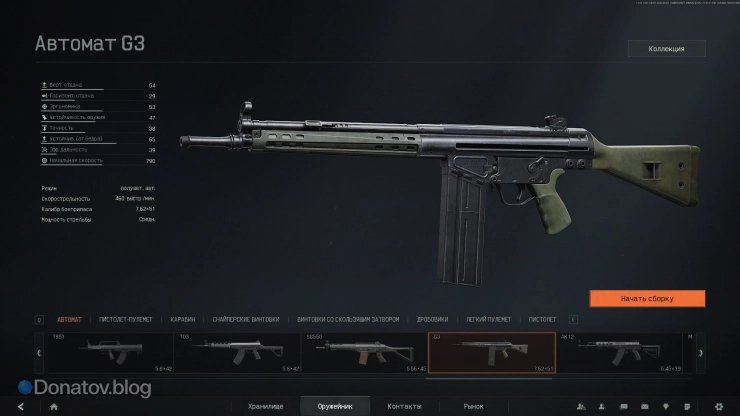740x416 pixels.
Task: Pick the AK-12 rifle thumbnail
Action: click(618, 353)
